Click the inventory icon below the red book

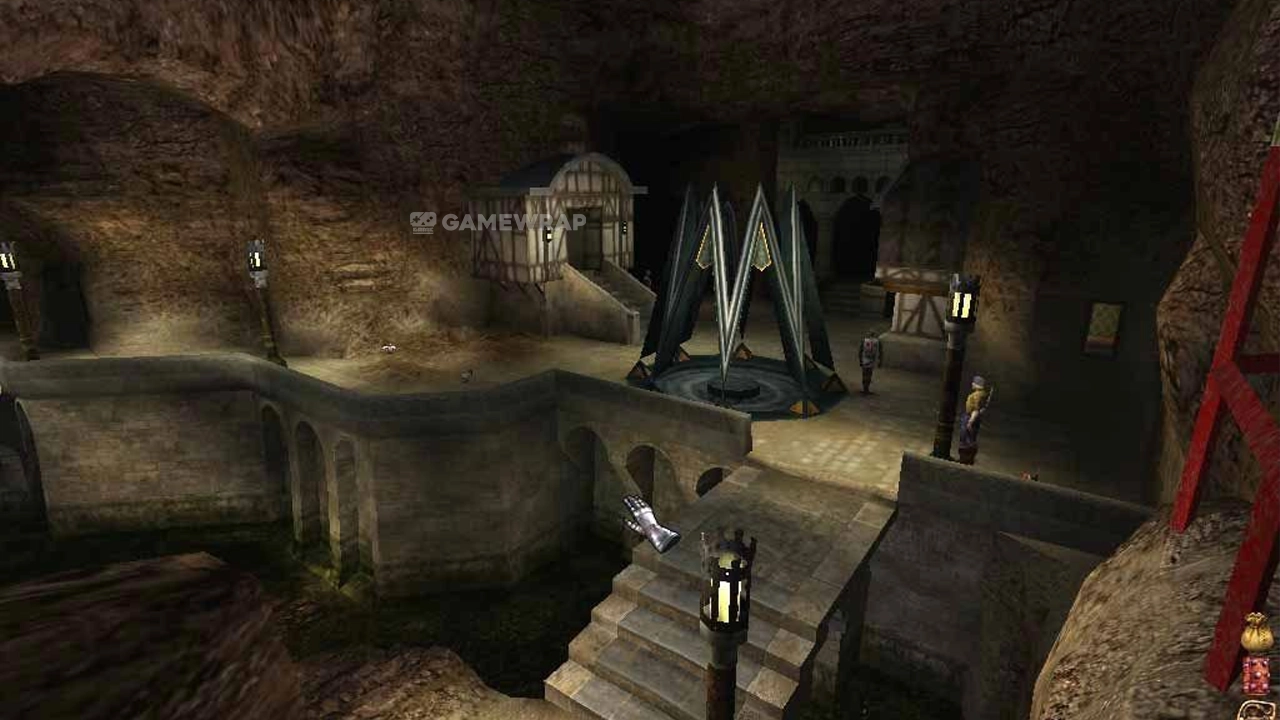pos(1257,710)
